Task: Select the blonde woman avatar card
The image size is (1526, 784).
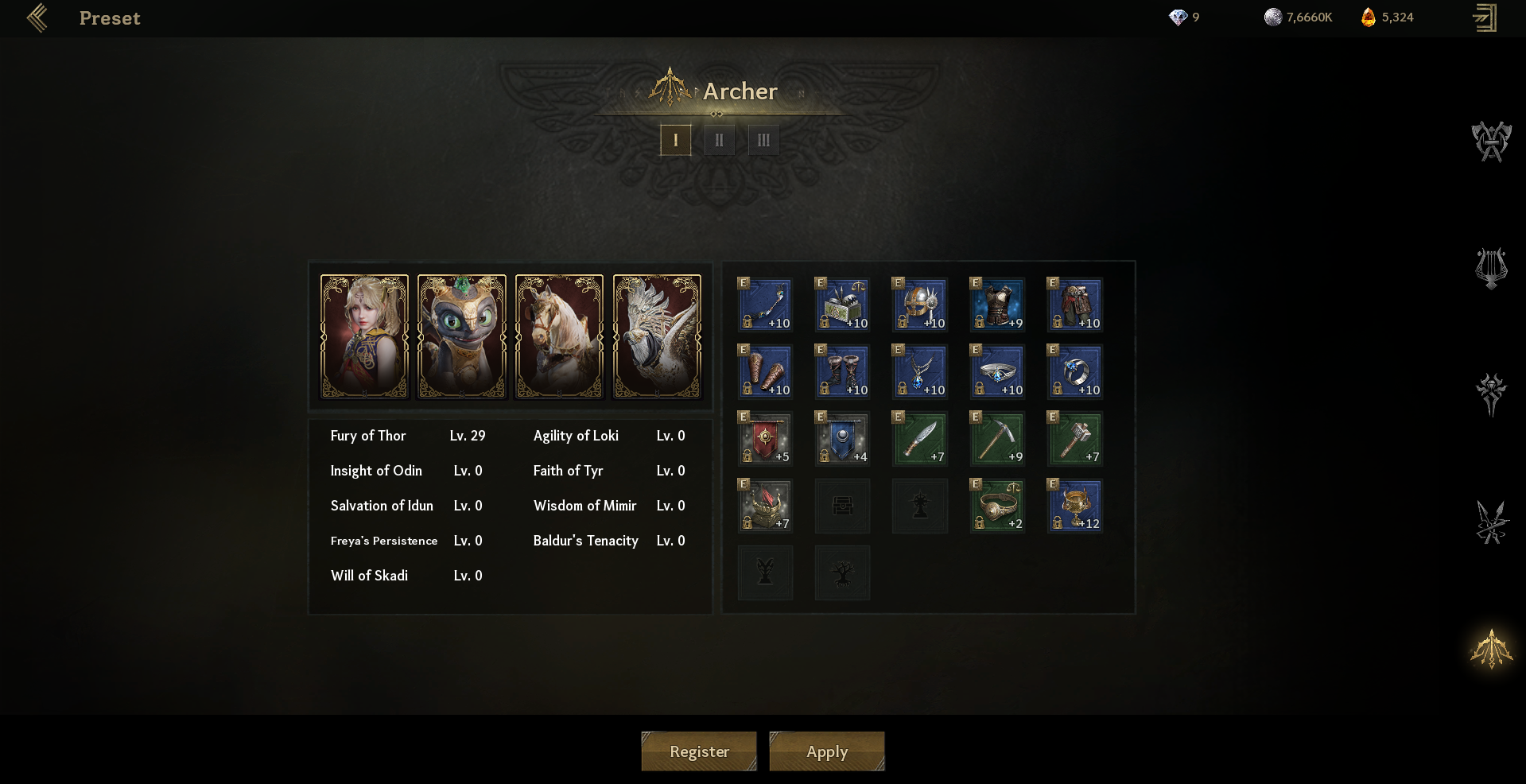Action: point(364,336)
